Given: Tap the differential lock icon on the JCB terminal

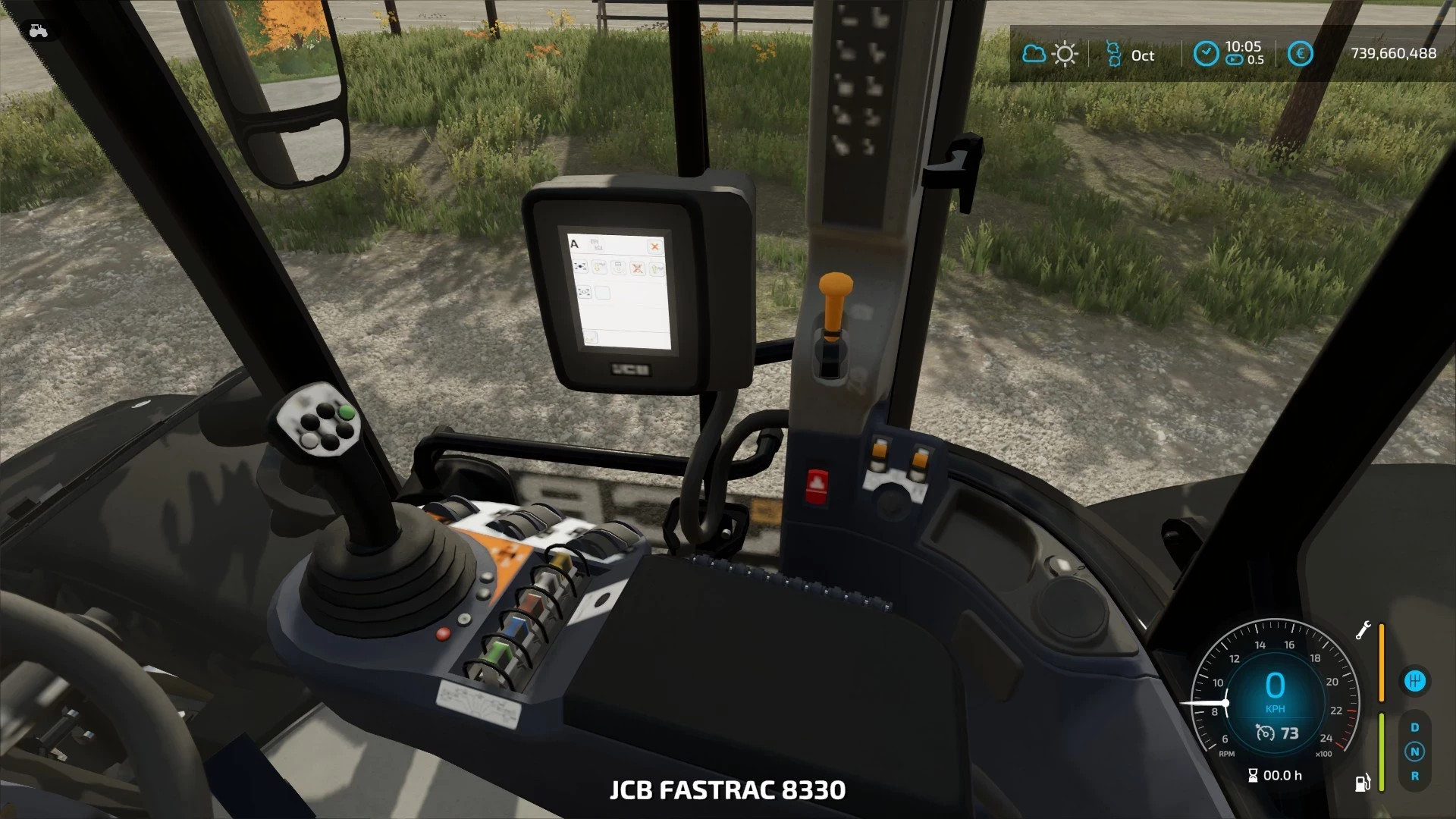Looking at the screenshot, I should tap(582, 268).
